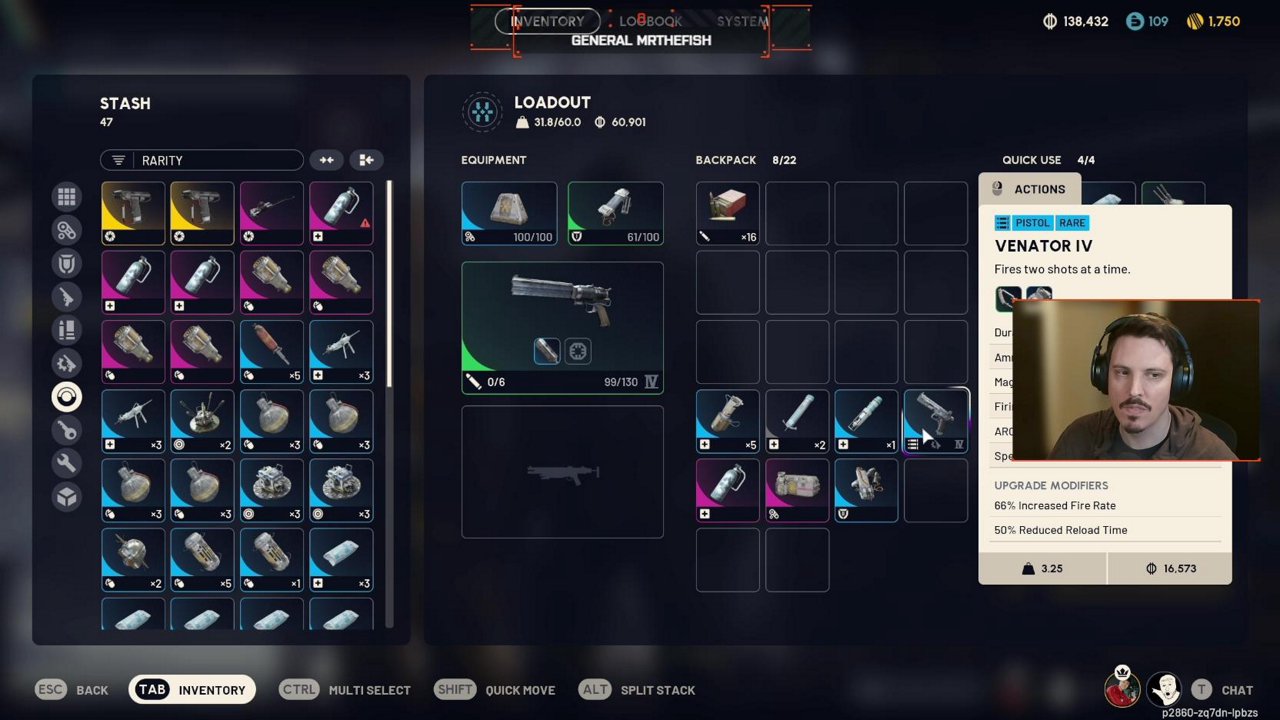Filter stash by the cube category icon
1280x720 pixels.
67,496
